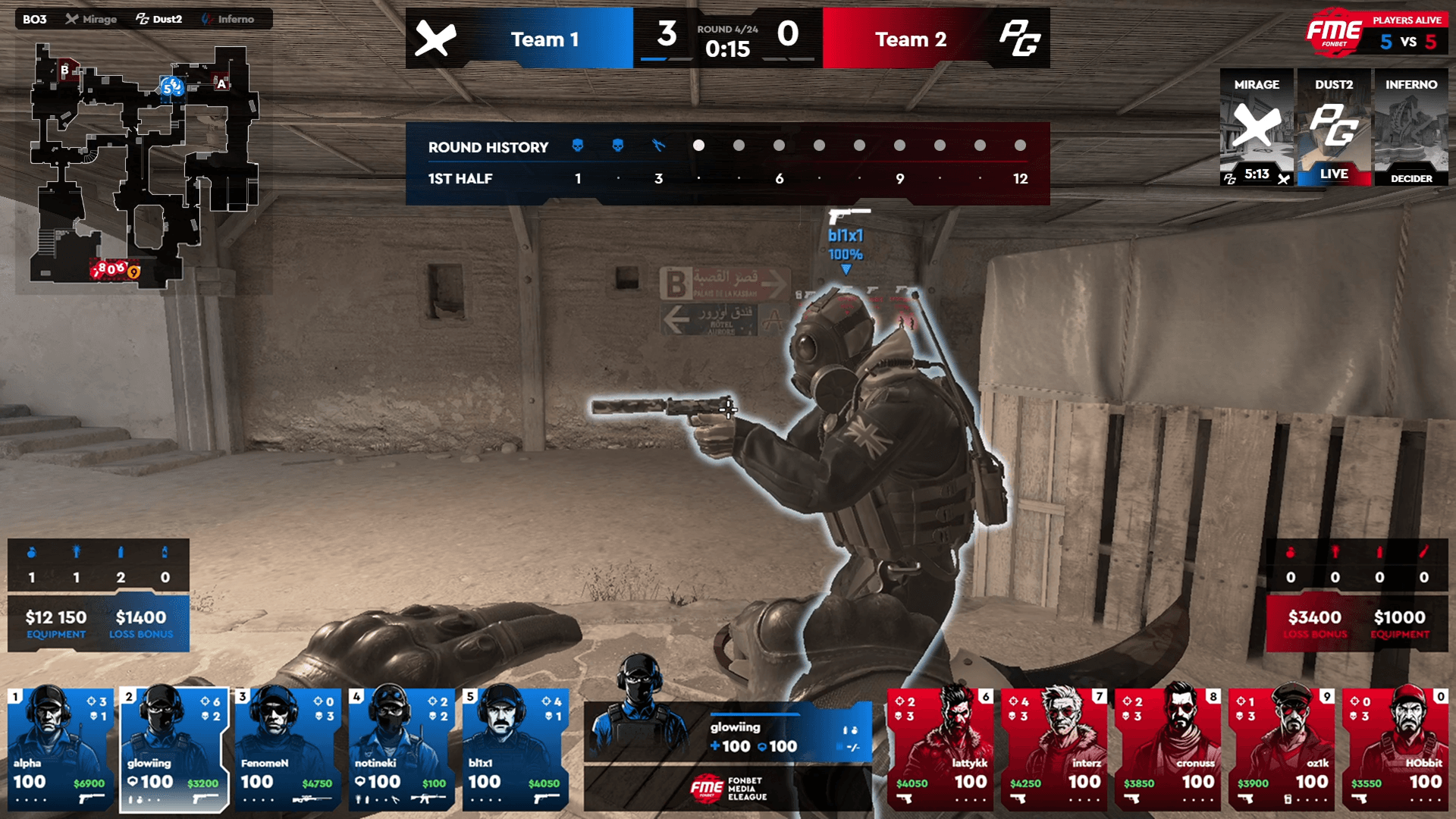Screen dimensions: 1456x819
Task: Pick notineki's player card
Action: [x=402, y=748]
